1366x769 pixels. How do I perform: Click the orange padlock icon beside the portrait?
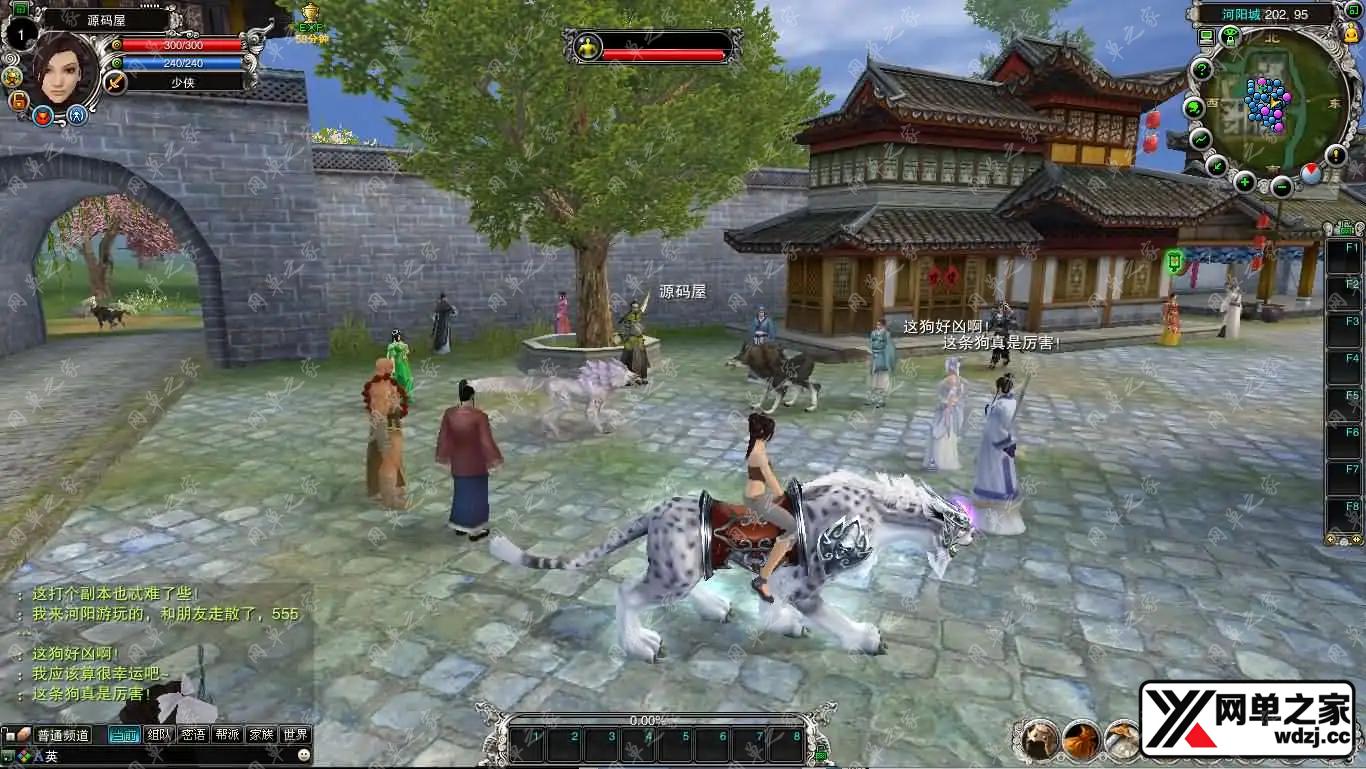point(18,101)
